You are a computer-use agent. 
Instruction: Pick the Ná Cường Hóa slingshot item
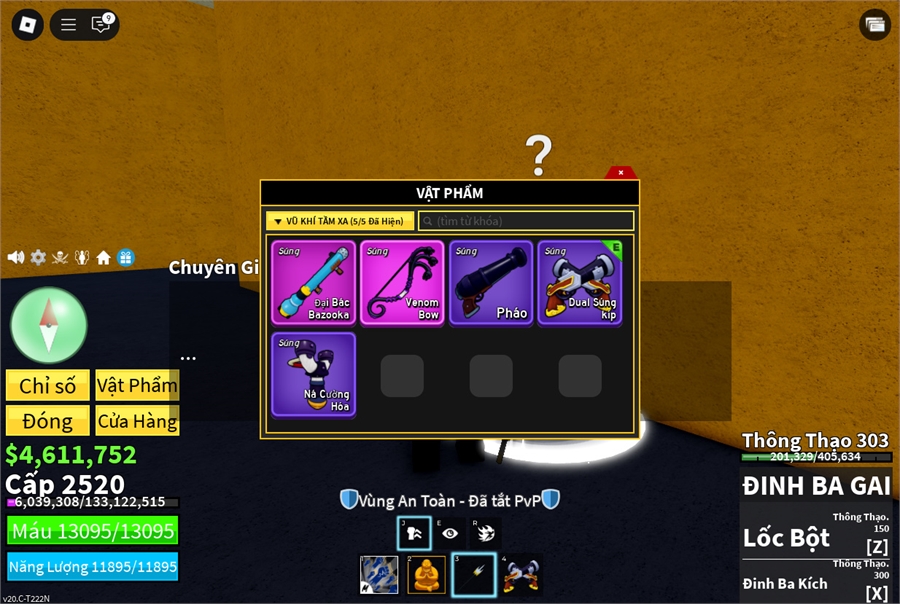pos(313,374)
